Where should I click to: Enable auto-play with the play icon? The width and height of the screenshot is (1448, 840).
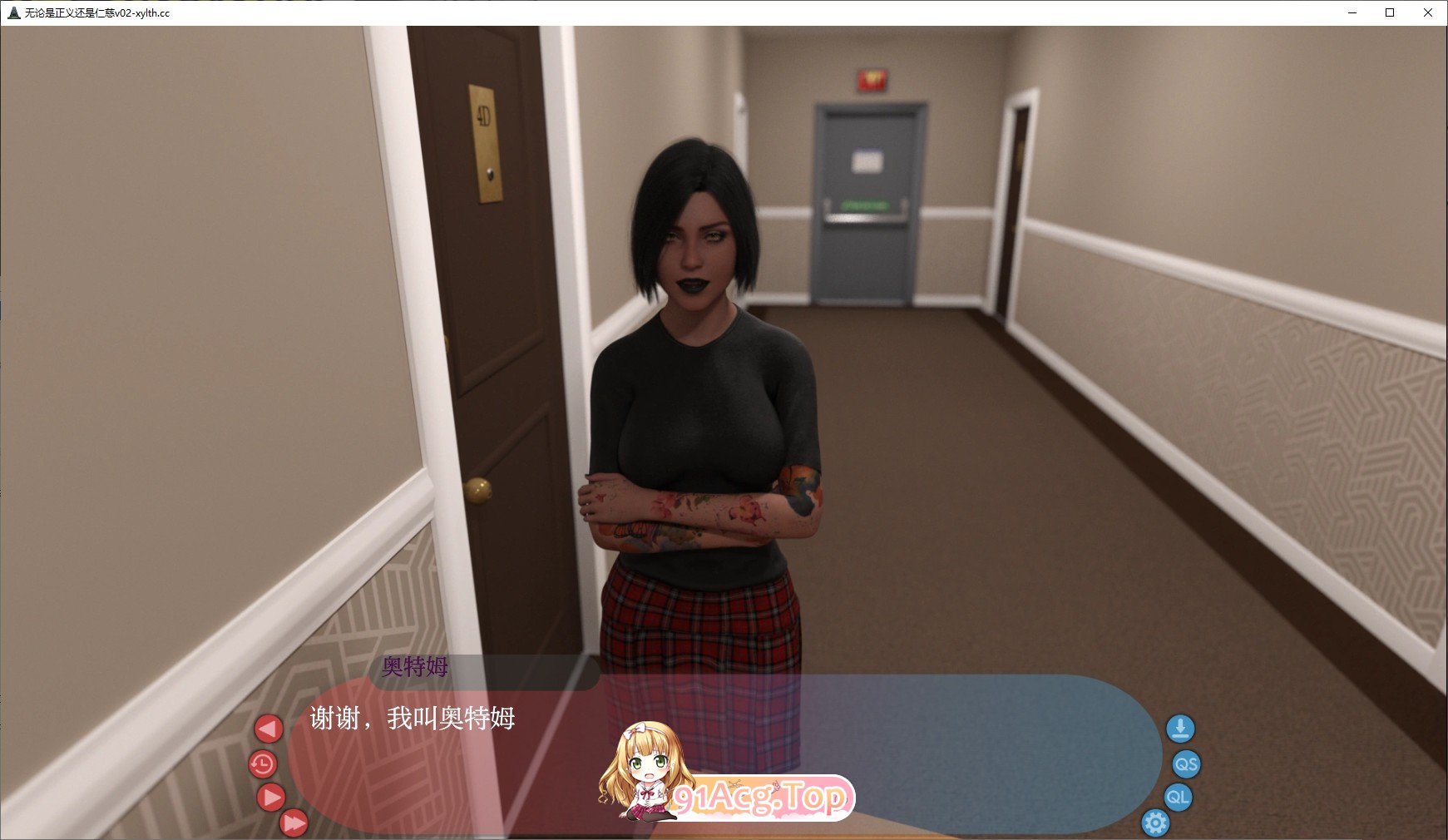click(x=271, y=798)
